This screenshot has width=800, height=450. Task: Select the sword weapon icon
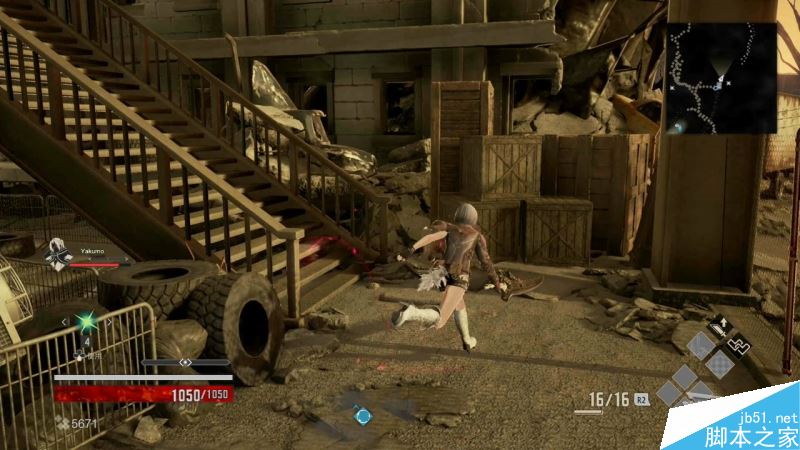click(x=720, y=326)
